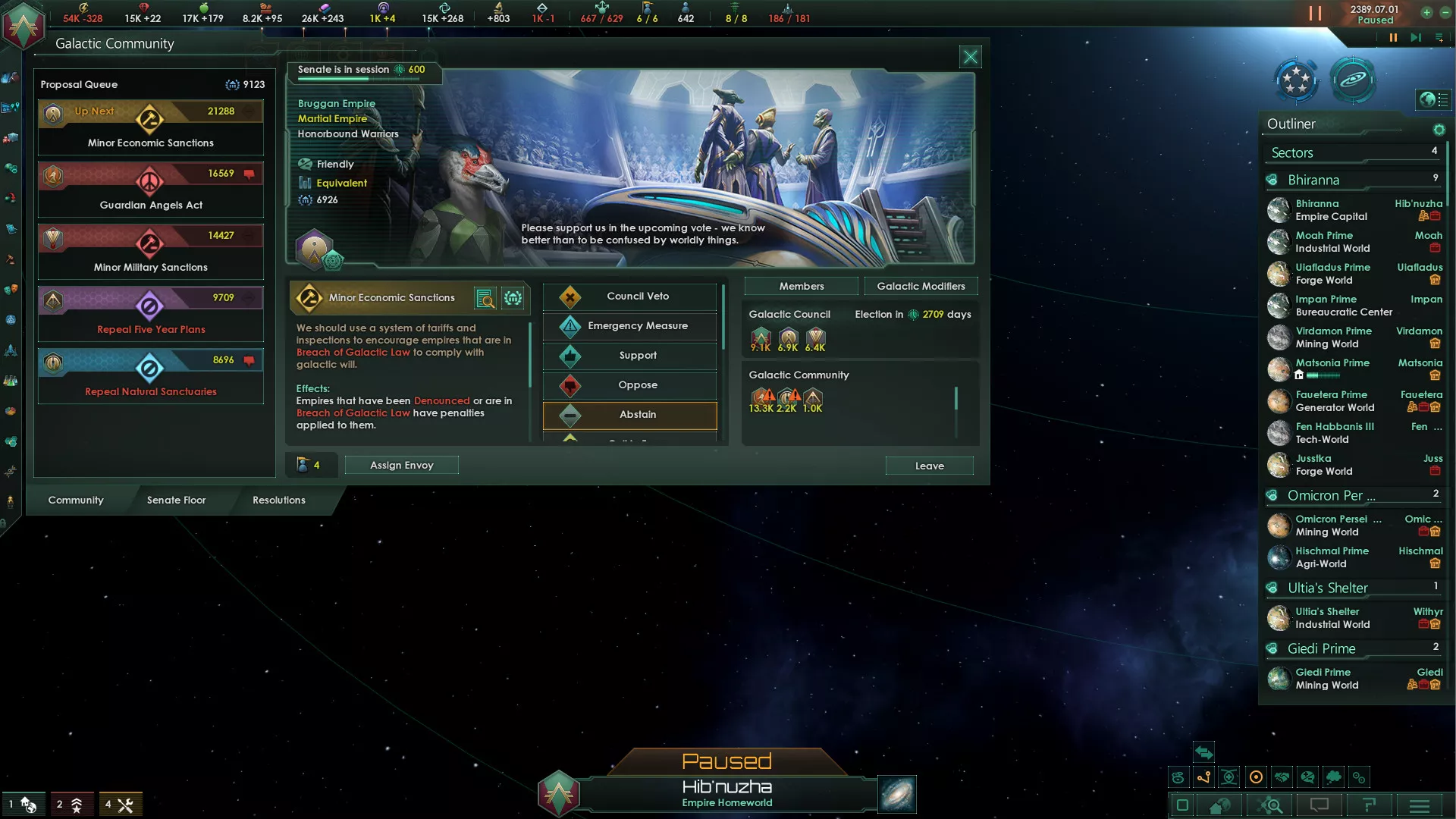This screenshot has width=1456, height=819.
Task: Open outliner settings gear
Action: (x=1439, y=130)
